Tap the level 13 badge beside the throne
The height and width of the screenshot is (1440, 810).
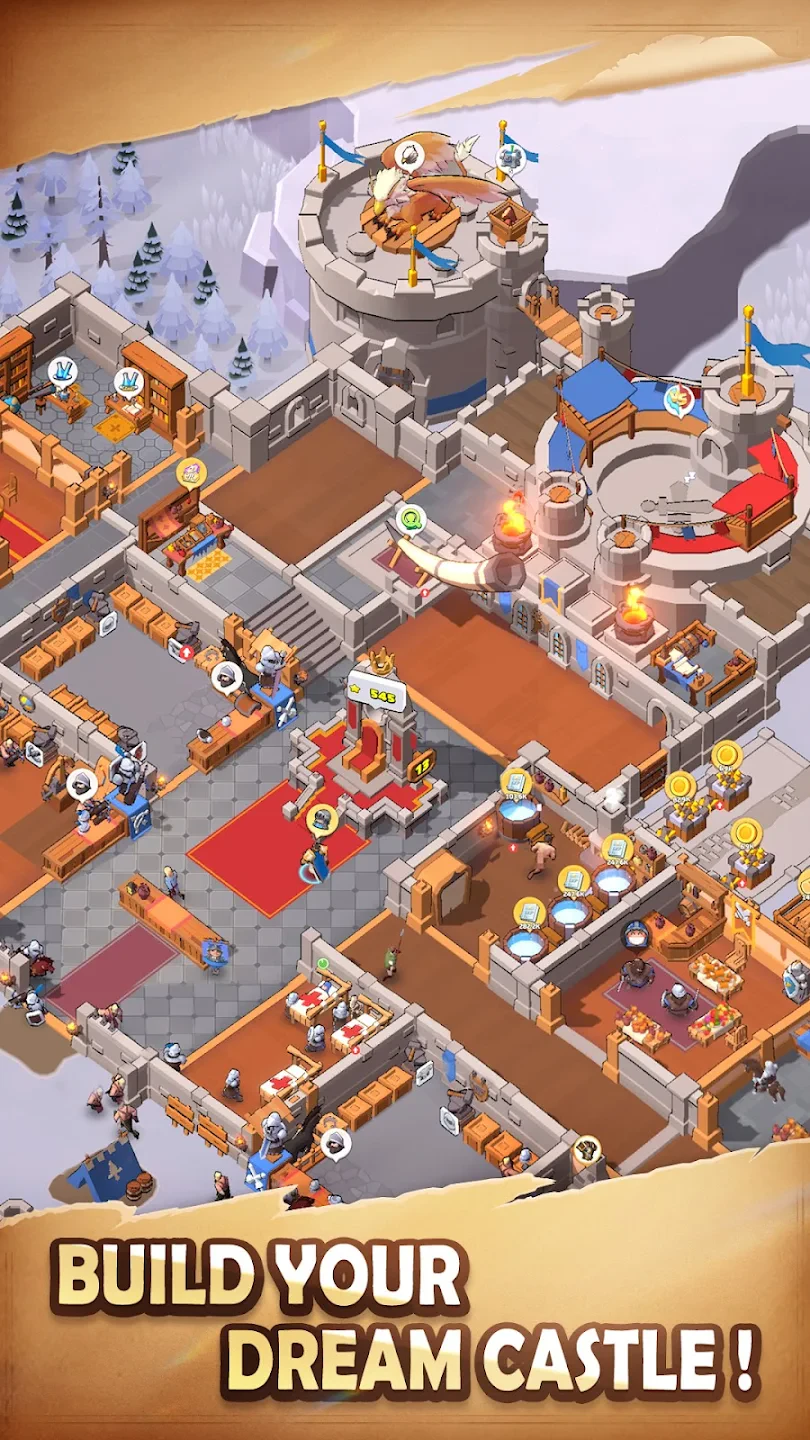[421, 764]
